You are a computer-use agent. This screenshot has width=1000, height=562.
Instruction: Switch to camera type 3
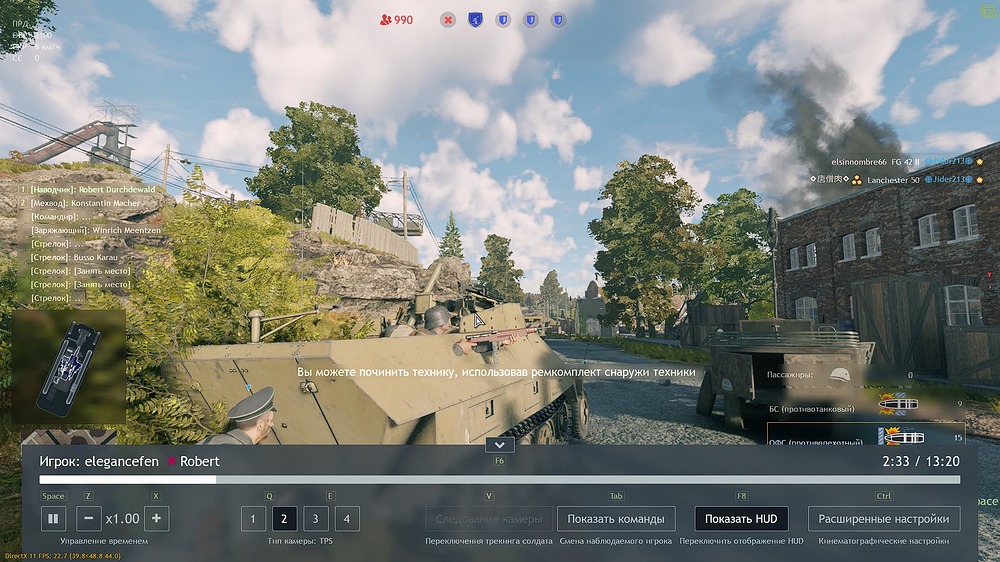click(x=315, y=519)
